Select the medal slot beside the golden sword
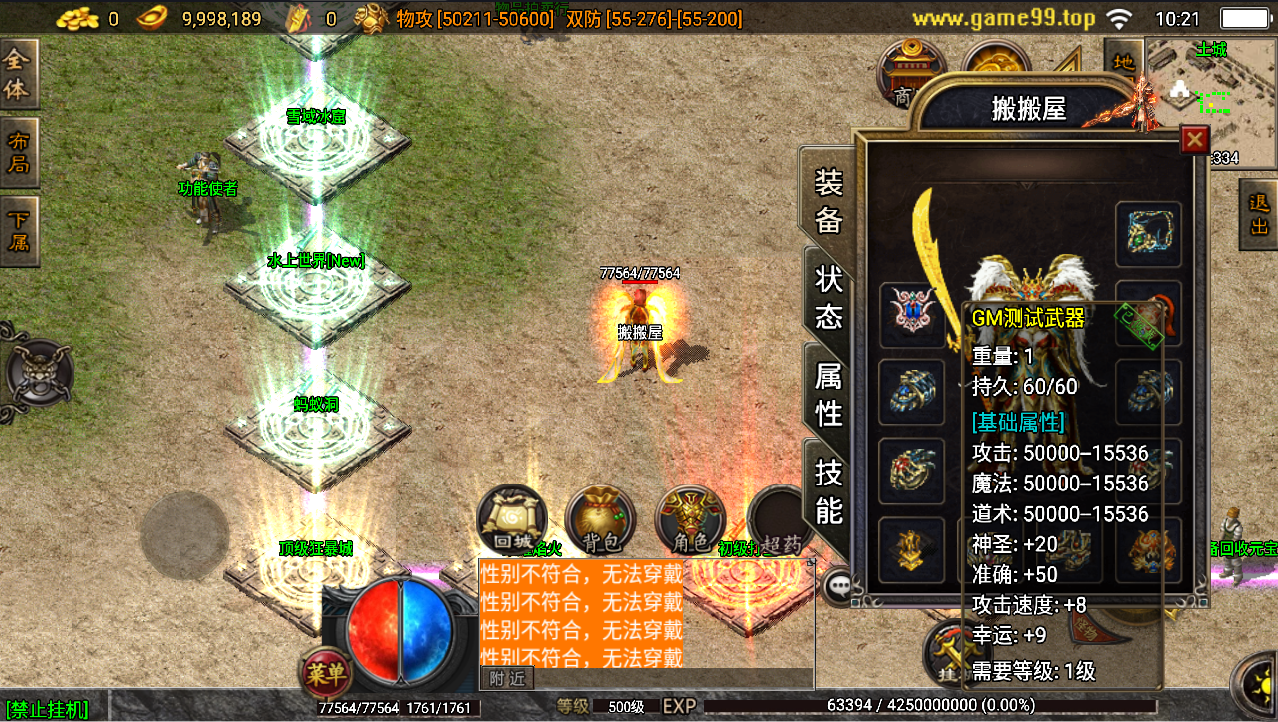Viewport: 1278px width, 722px height. pos(911,311)
